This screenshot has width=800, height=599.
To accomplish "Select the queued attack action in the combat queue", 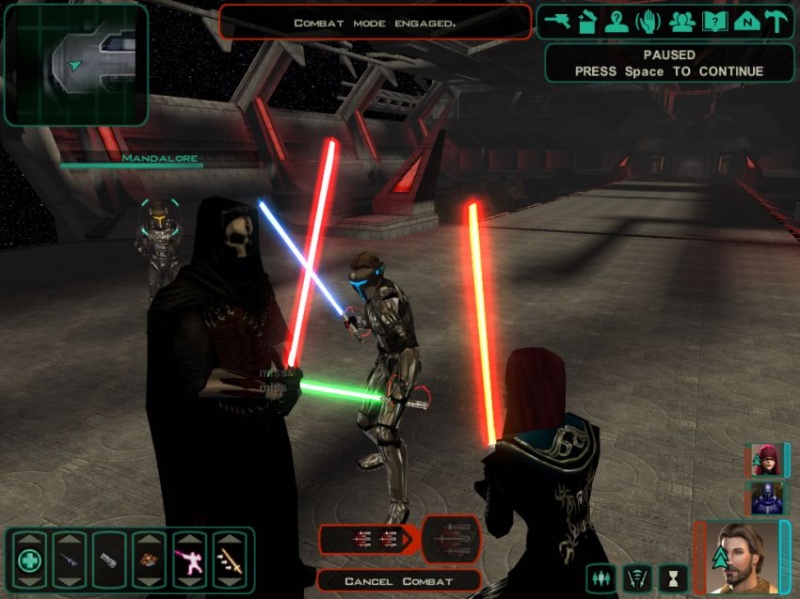I will [366, 539].
